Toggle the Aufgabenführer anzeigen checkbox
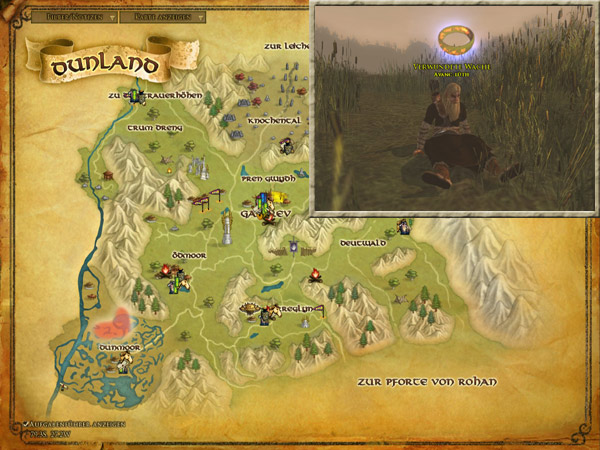Screen dimensions: 600x450 click(28, 424)
